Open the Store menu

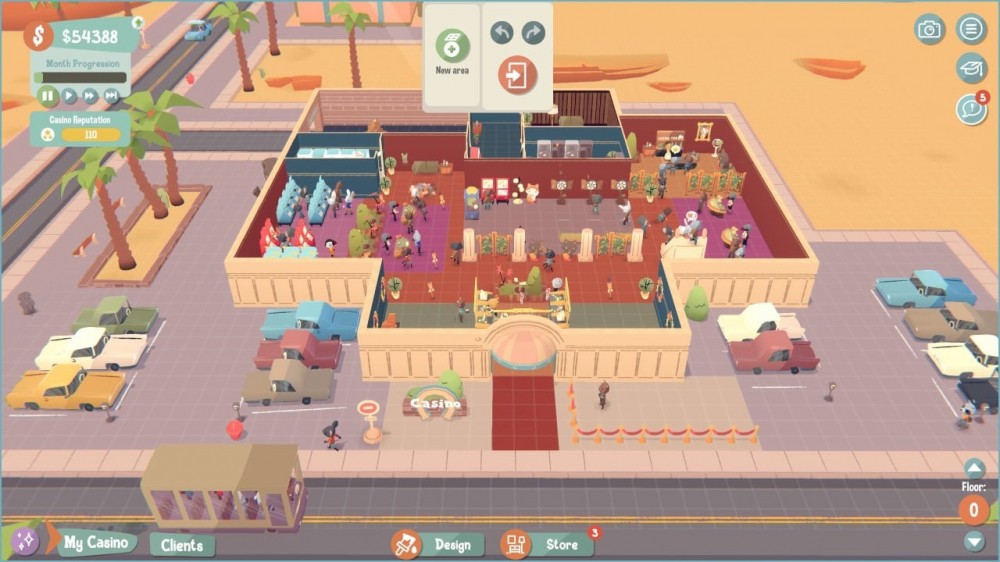click(x=546, y=545)
